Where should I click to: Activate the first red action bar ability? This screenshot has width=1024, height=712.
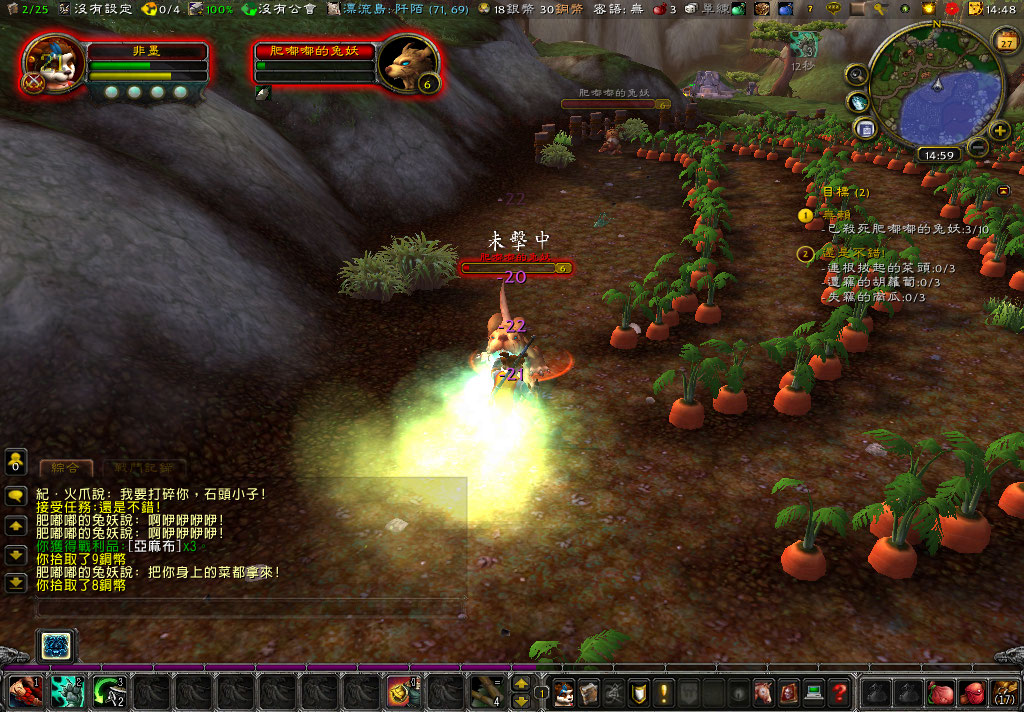(x=23, y=691)
